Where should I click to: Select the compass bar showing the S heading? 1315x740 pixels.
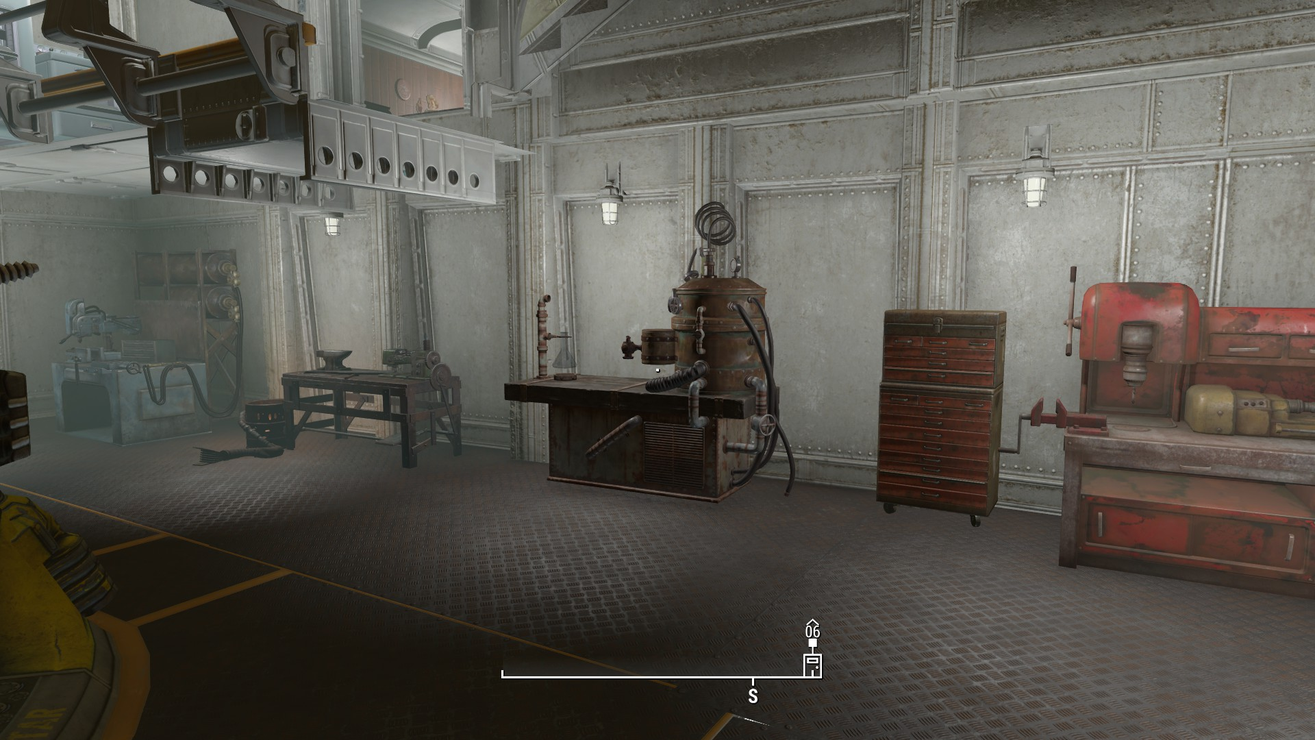pos(655,677)
